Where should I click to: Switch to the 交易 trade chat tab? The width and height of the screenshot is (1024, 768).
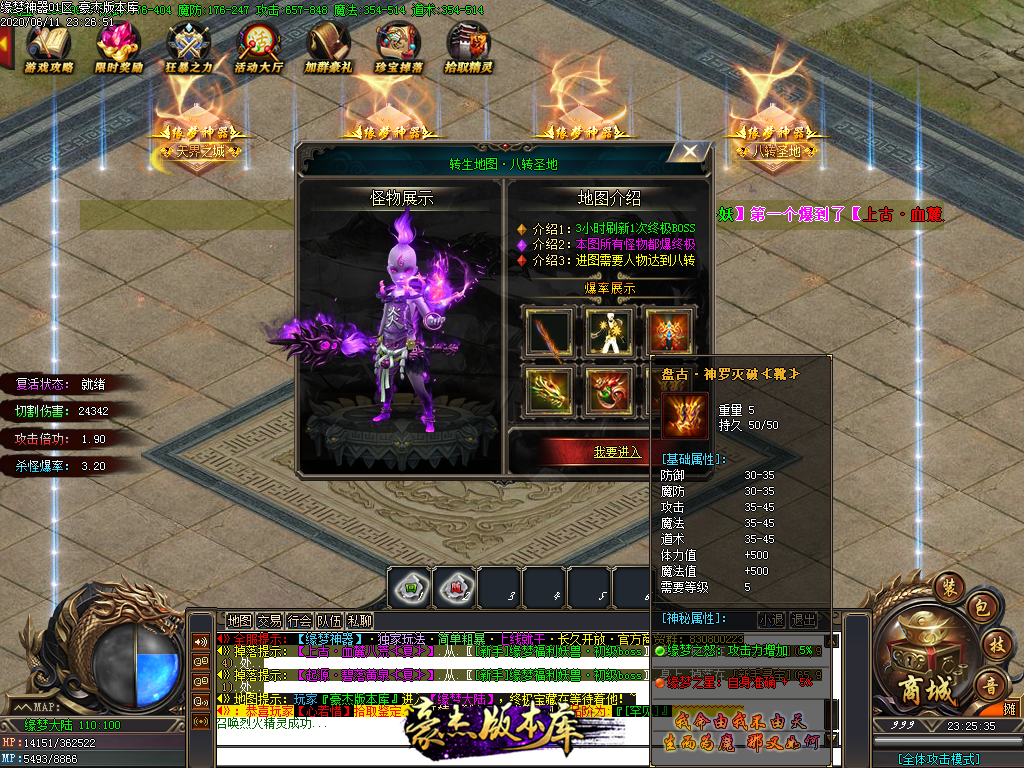pos(269,621)
